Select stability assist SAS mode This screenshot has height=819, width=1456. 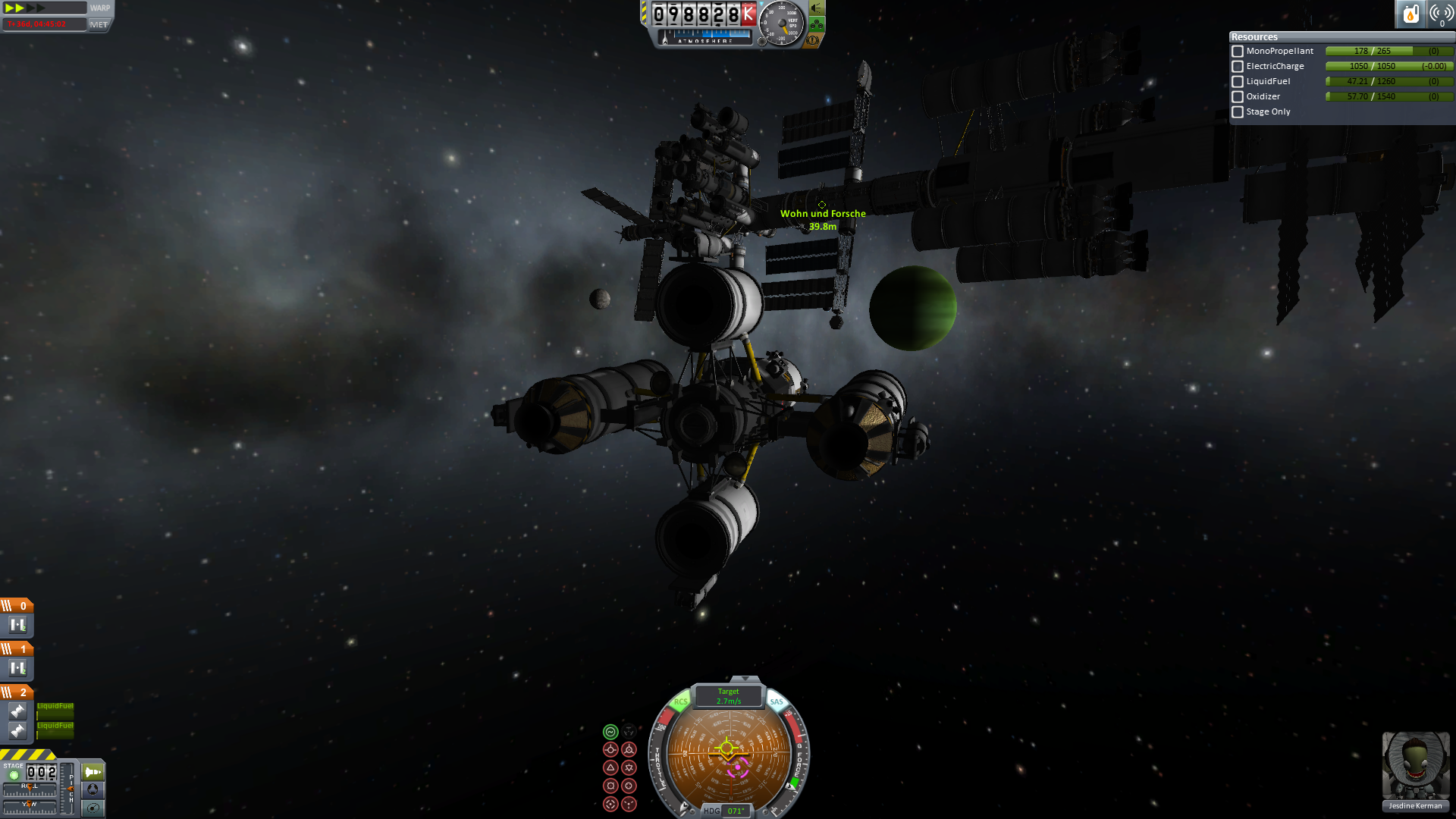pos(610,732)
